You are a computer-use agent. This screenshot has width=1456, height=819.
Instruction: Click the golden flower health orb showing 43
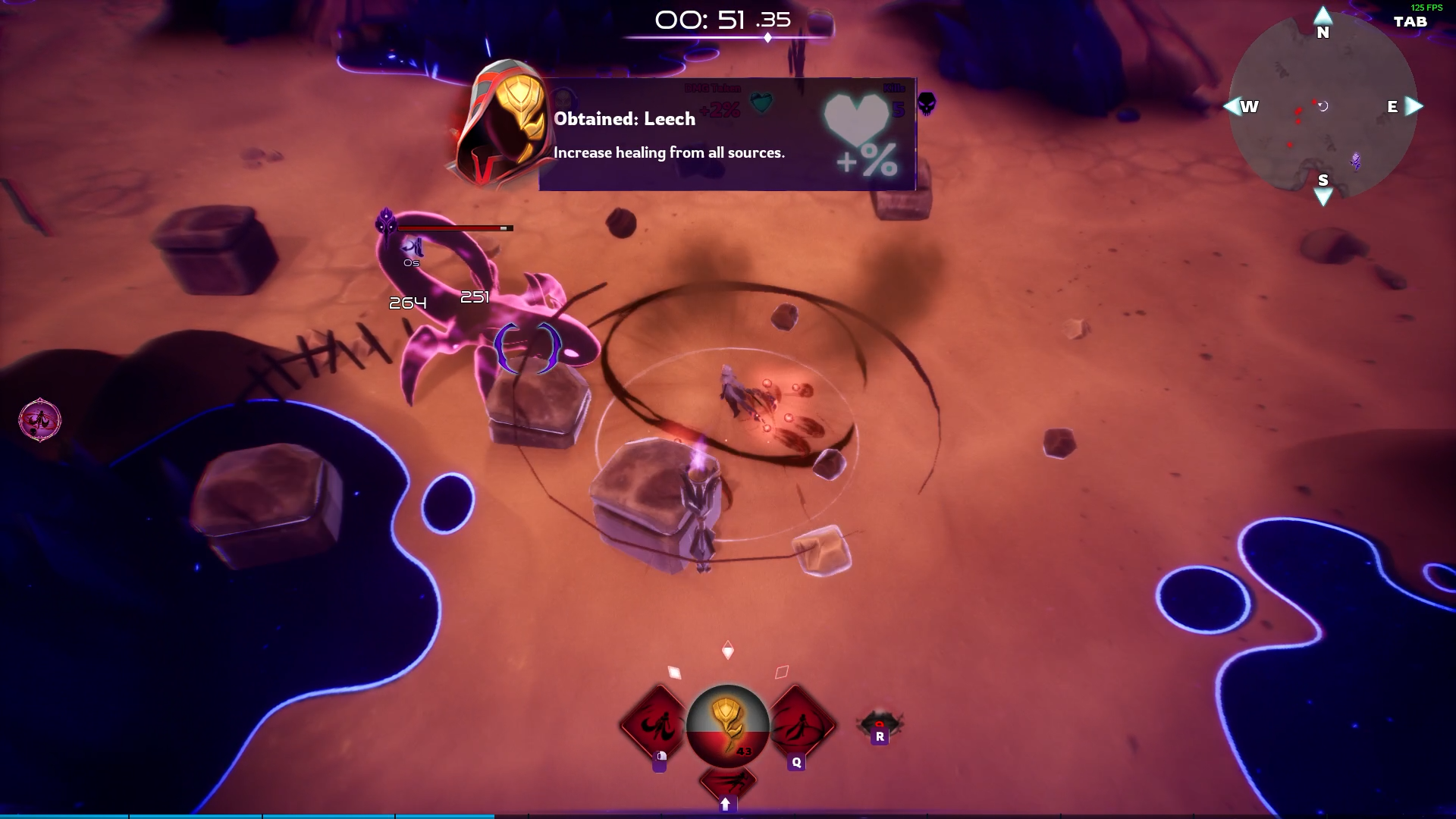pos(726,726)
